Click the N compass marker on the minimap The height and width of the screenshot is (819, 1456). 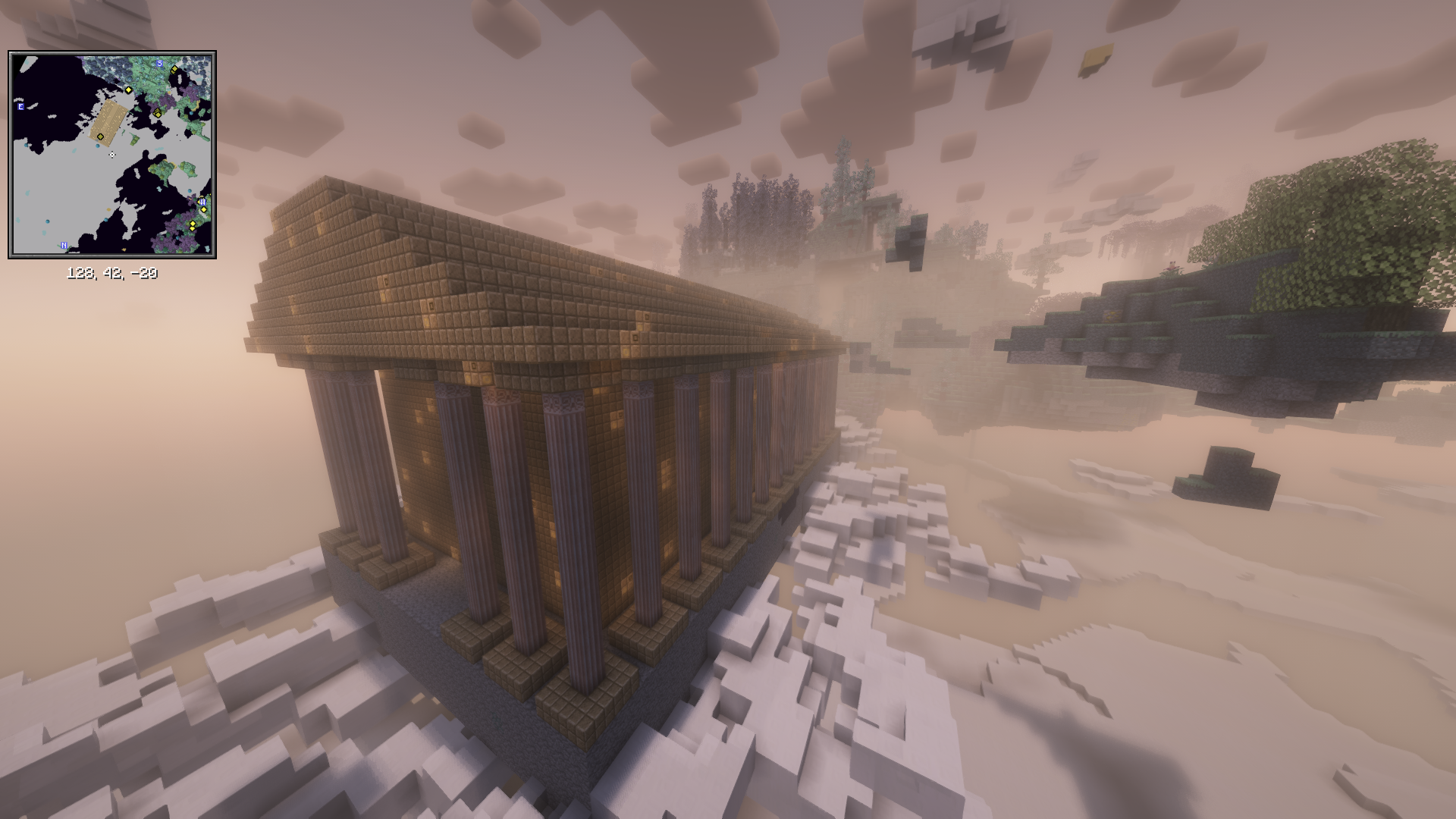(x=64, y=246)
